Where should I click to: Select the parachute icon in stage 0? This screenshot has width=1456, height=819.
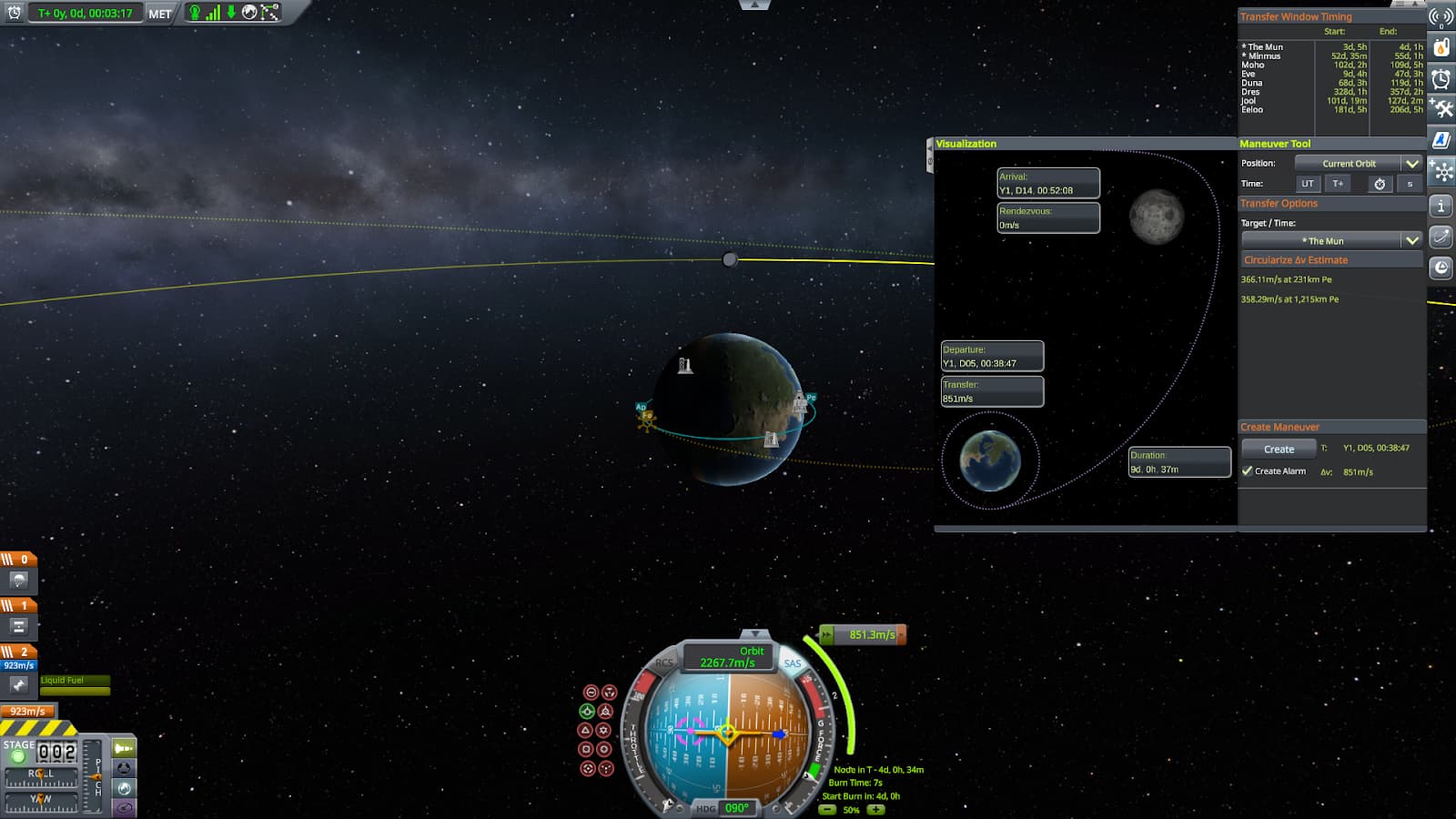tap(19, 581)
